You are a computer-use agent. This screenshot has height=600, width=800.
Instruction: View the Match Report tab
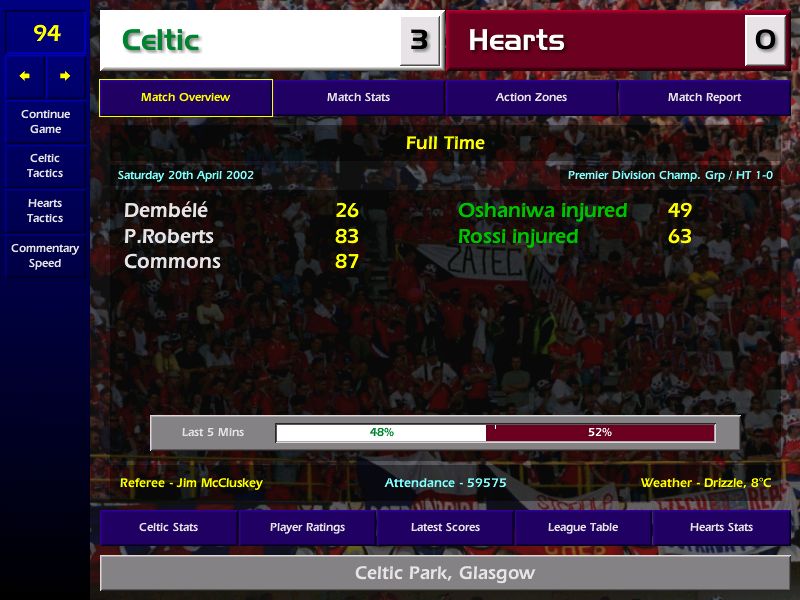(x=704, y=98)
